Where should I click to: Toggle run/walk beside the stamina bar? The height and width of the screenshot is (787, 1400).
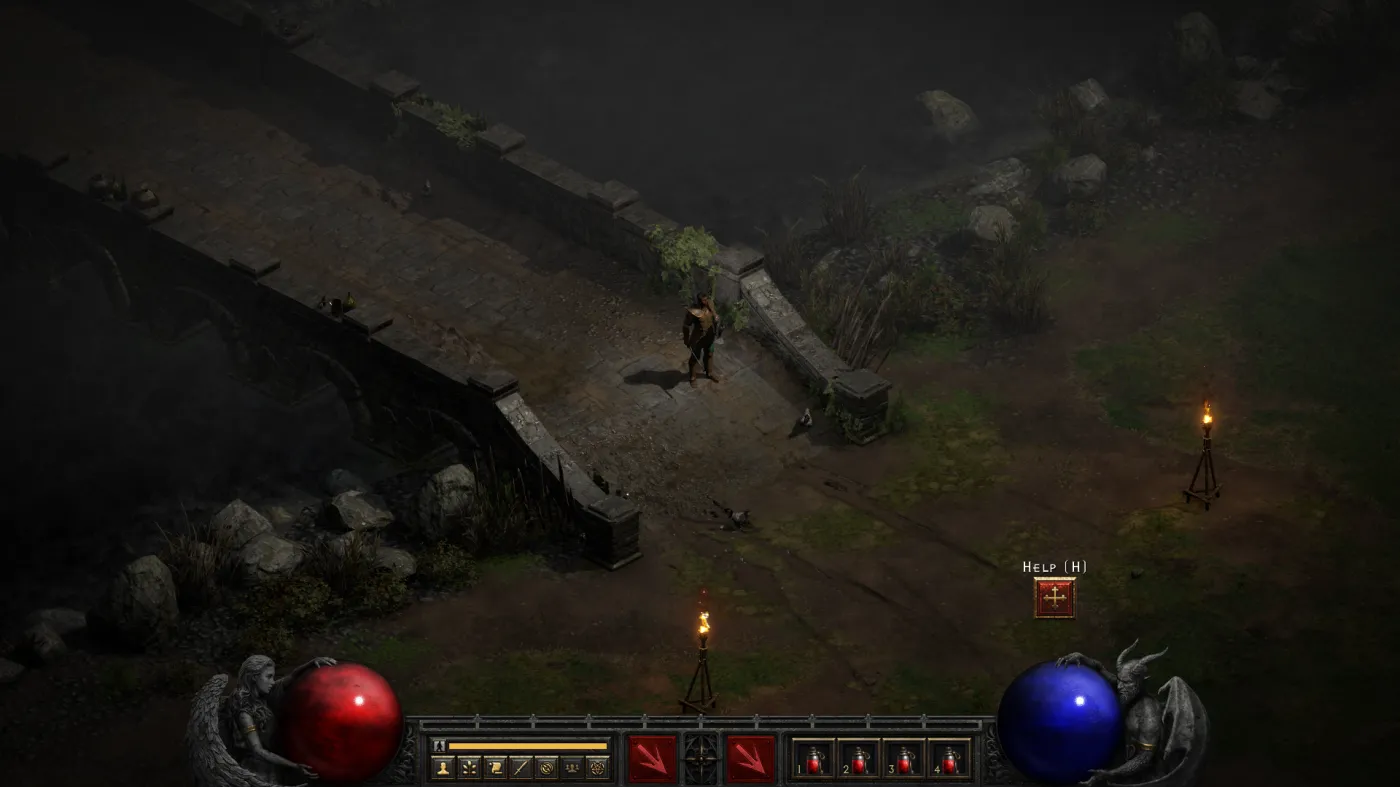click(x=438, y=746)
